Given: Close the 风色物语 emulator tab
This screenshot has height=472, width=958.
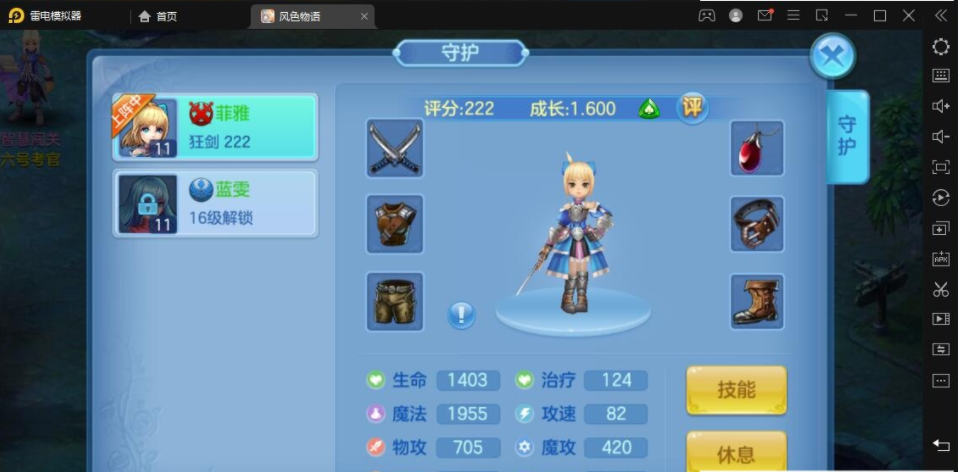Looking at the screenshot, I should coord(364,16).
